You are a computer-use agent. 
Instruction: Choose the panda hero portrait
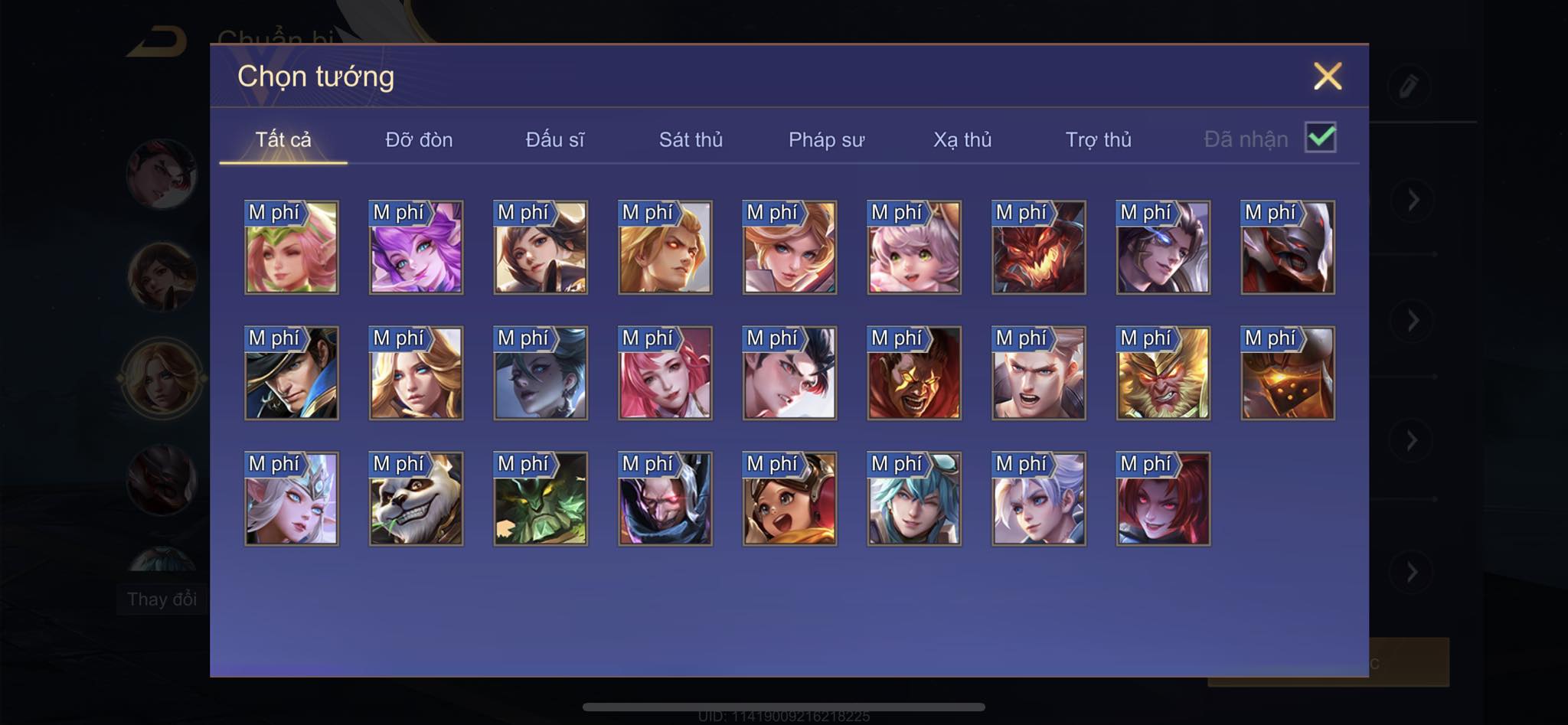[416, 499]
